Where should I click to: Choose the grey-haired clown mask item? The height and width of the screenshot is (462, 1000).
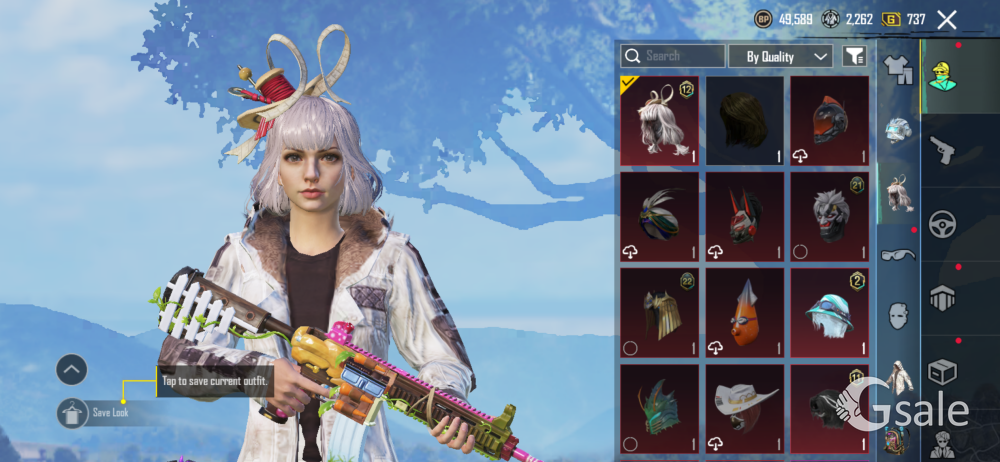click(x=830, y=216)
